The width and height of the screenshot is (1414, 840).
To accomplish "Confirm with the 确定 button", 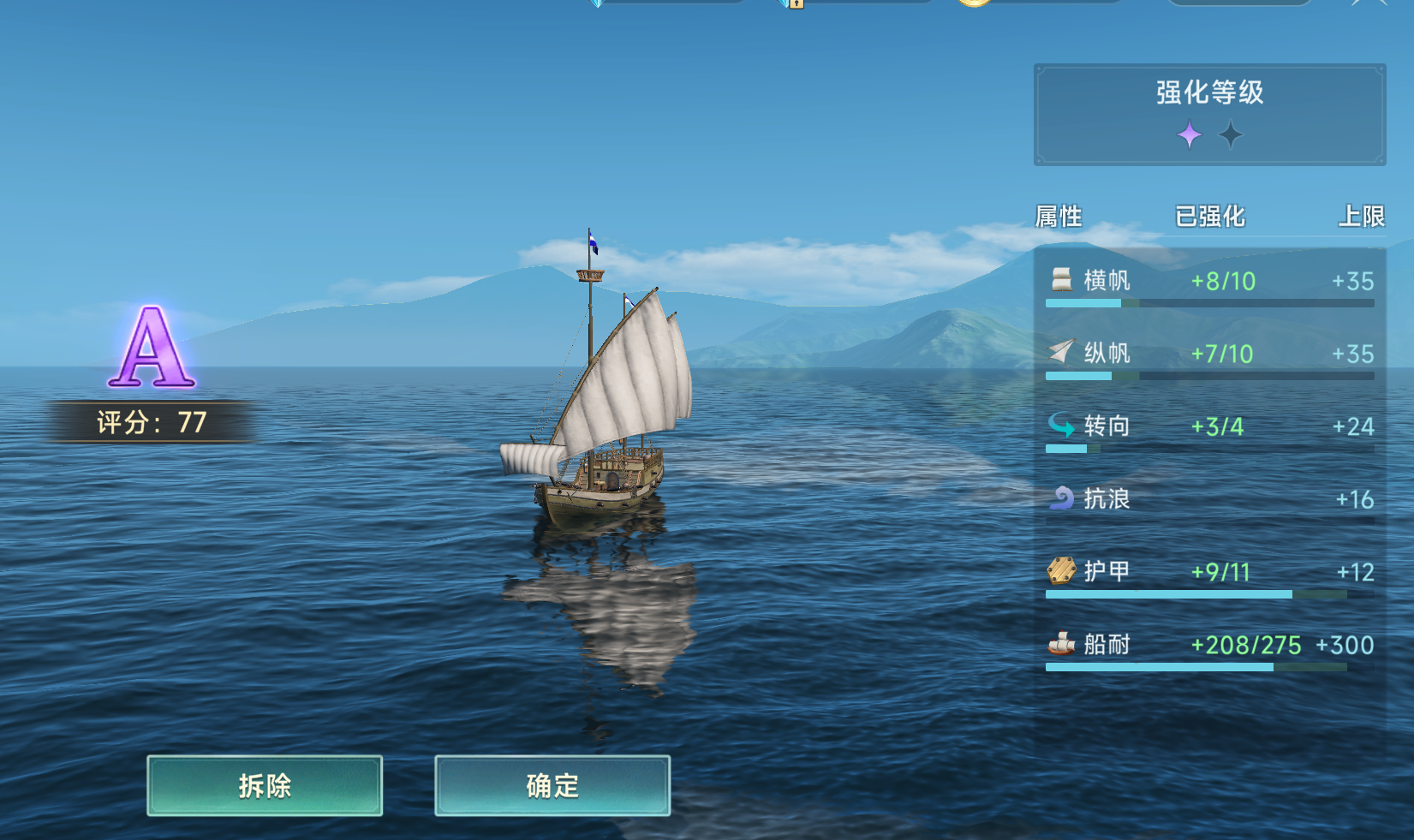I will (x=552, y=785).
